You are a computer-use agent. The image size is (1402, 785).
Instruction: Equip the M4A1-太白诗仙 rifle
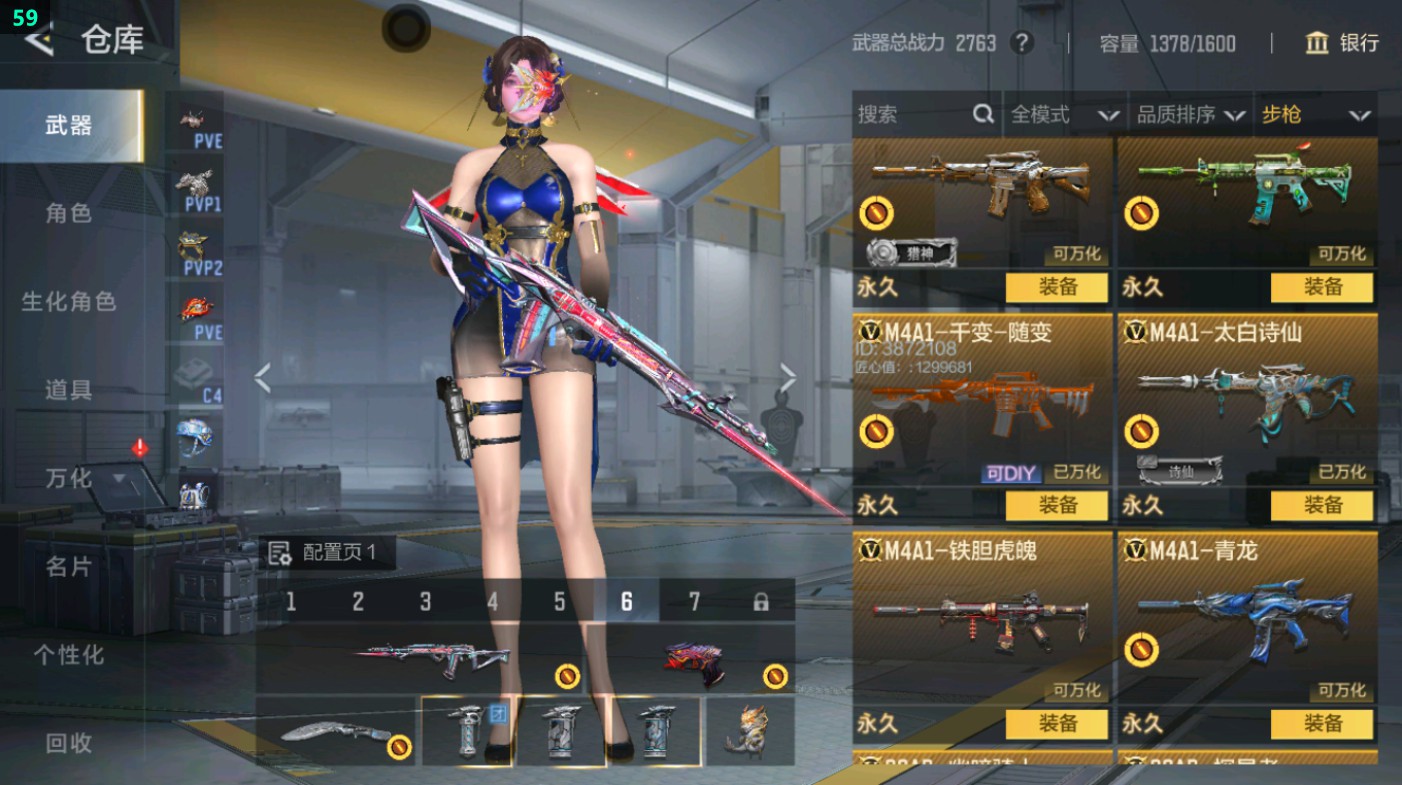(1322, 506)
